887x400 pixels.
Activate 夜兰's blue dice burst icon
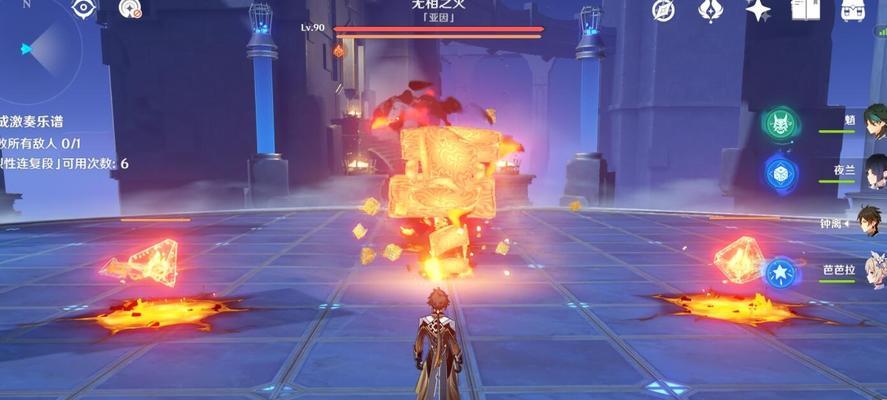780,173
